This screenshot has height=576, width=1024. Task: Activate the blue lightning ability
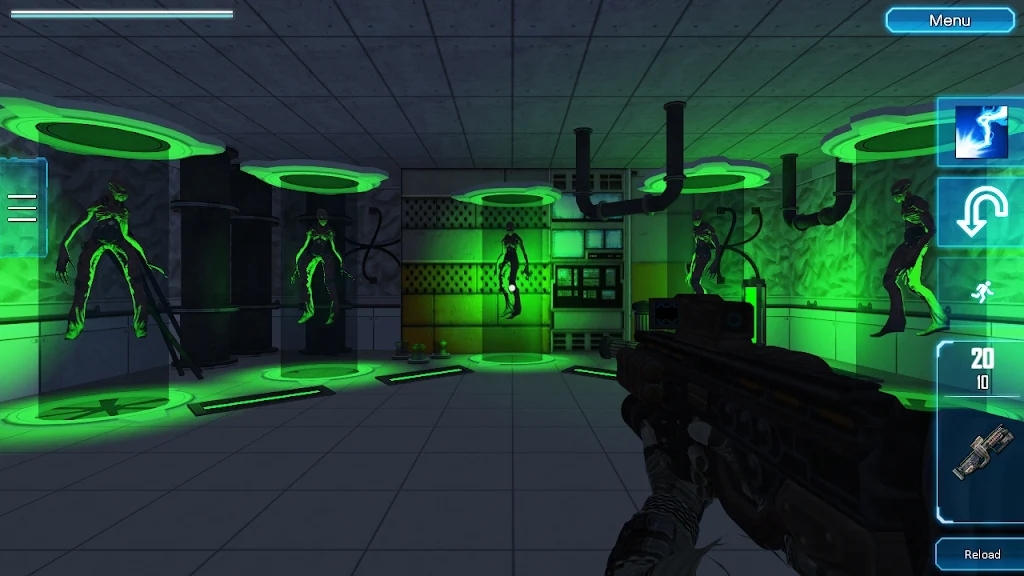pos(980,131)
